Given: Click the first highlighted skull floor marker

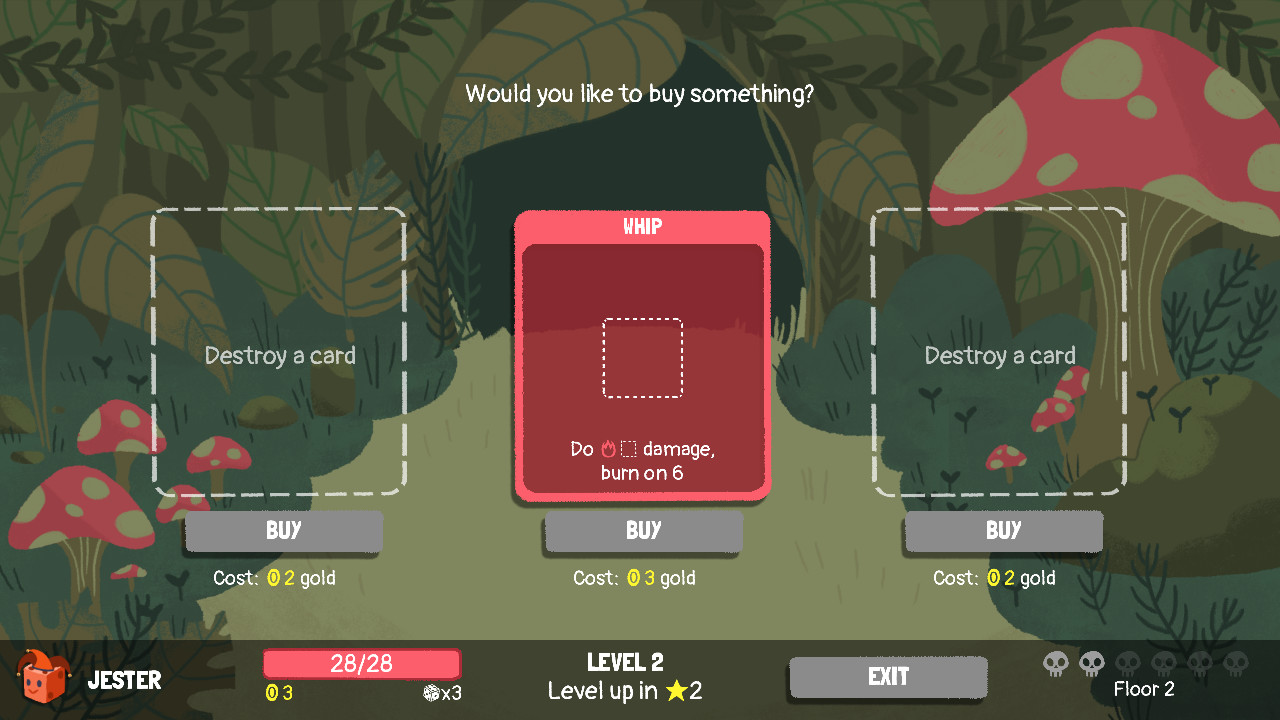Looking at the screenshot, I should pos(1056,662).
